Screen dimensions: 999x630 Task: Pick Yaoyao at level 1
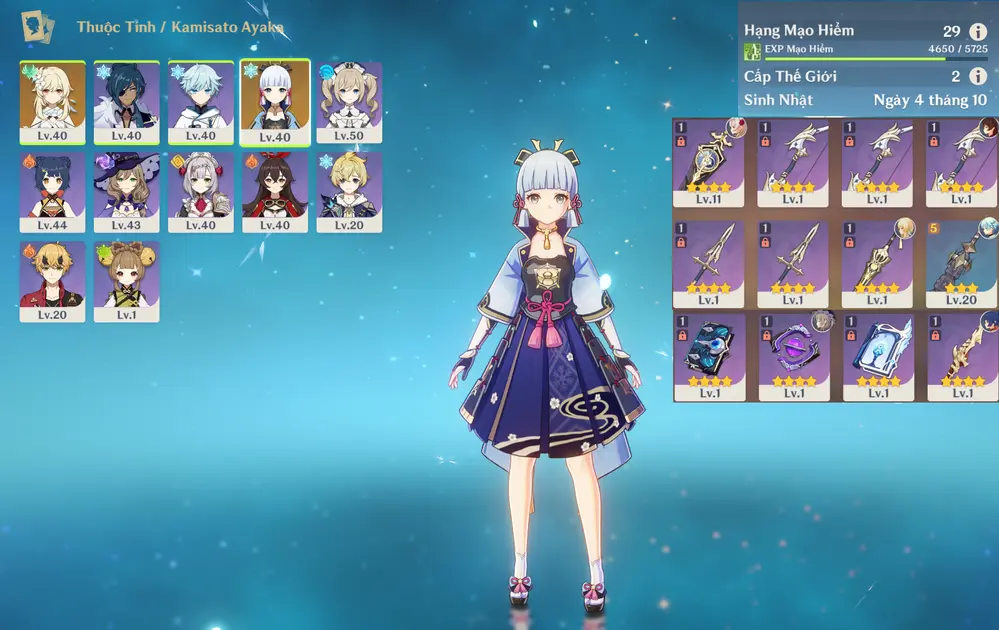point(126,281)
